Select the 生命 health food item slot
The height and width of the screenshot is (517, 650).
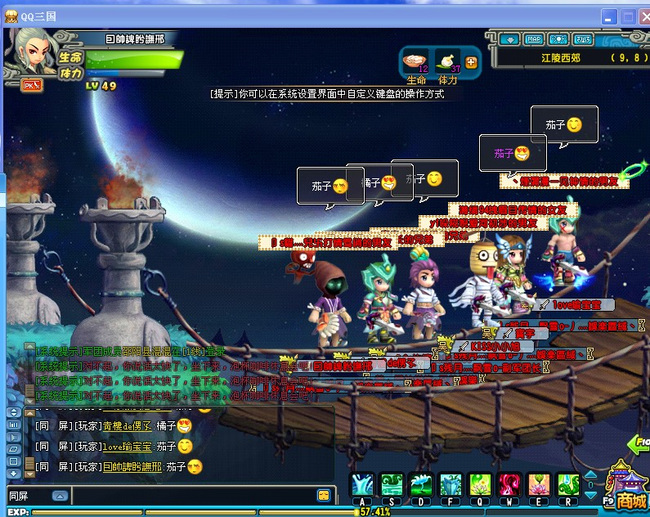click(x=416, y=61)
